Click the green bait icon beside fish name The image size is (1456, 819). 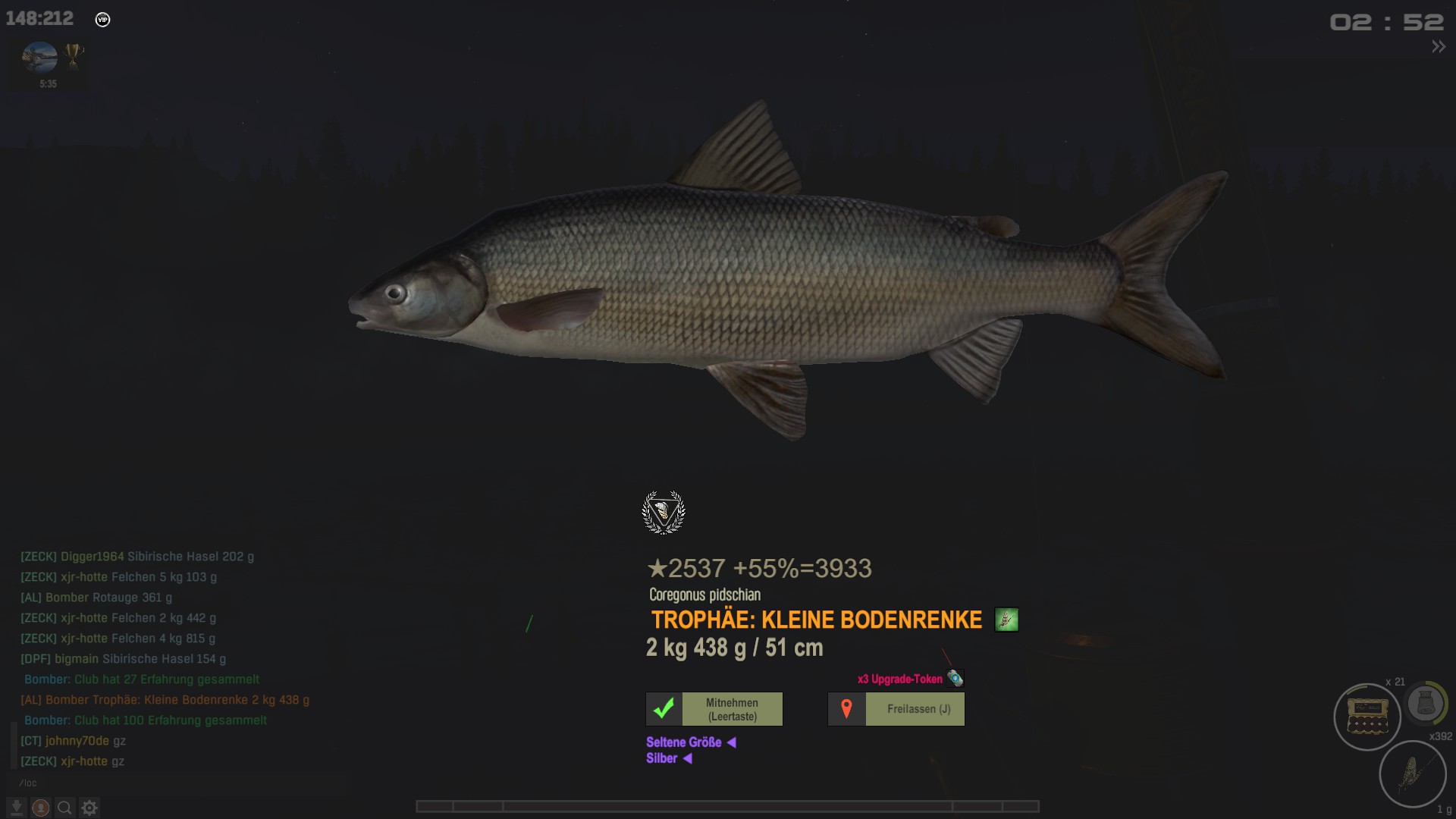click(1006, 620)
